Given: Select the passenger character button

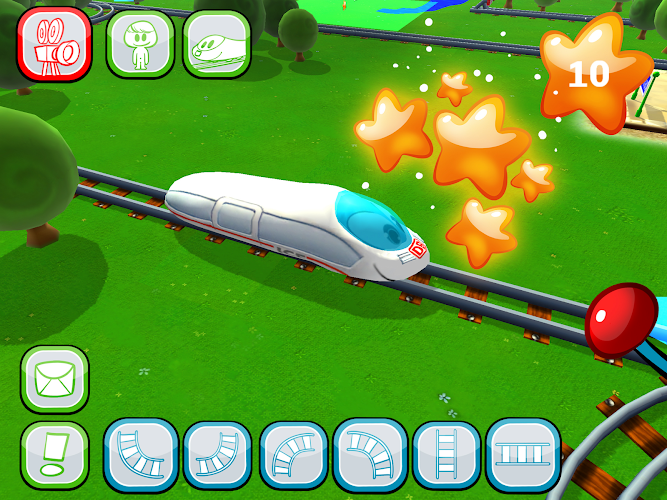Looking at the screenshot, I should (x=139, y=44).
